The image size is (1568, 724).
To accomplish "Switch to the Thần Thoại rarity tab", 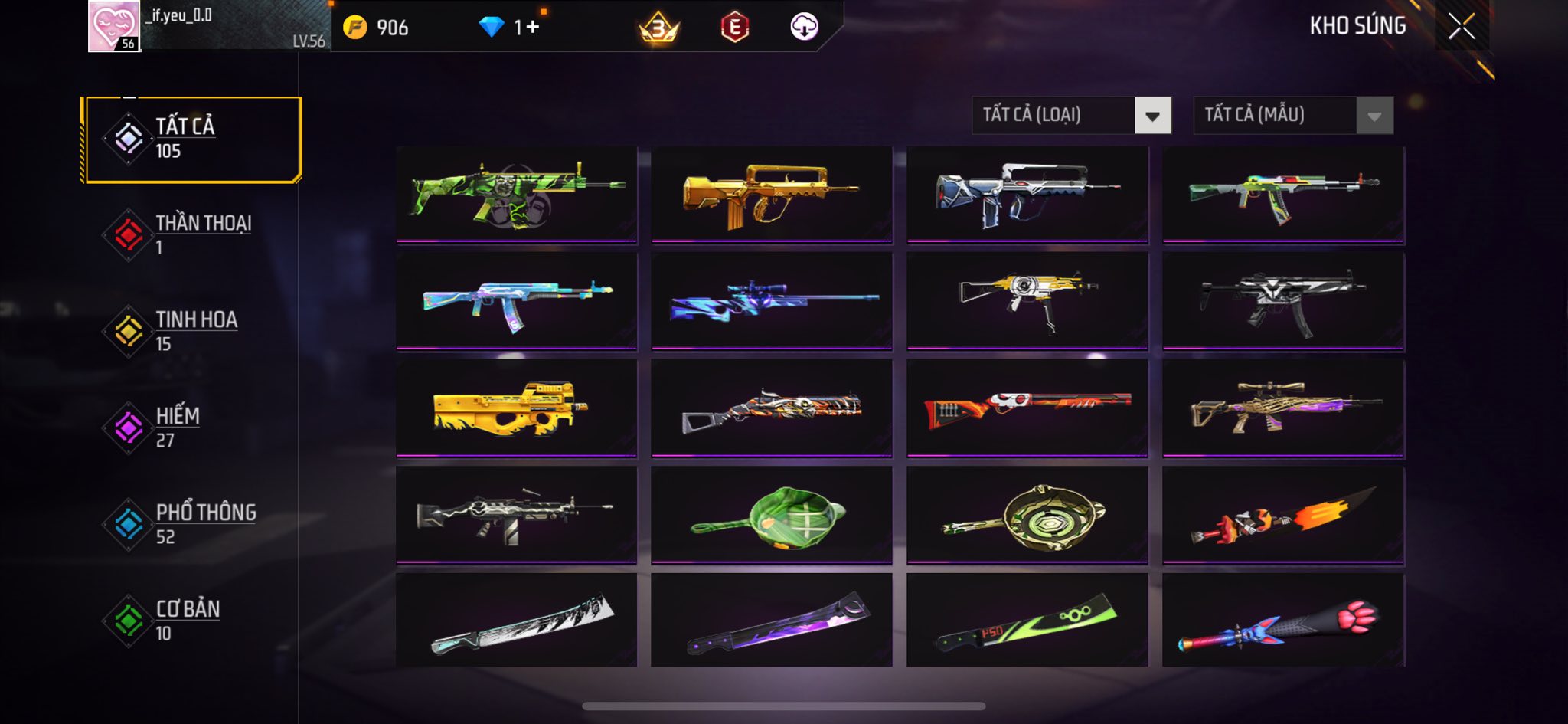I will pos(191,234).
